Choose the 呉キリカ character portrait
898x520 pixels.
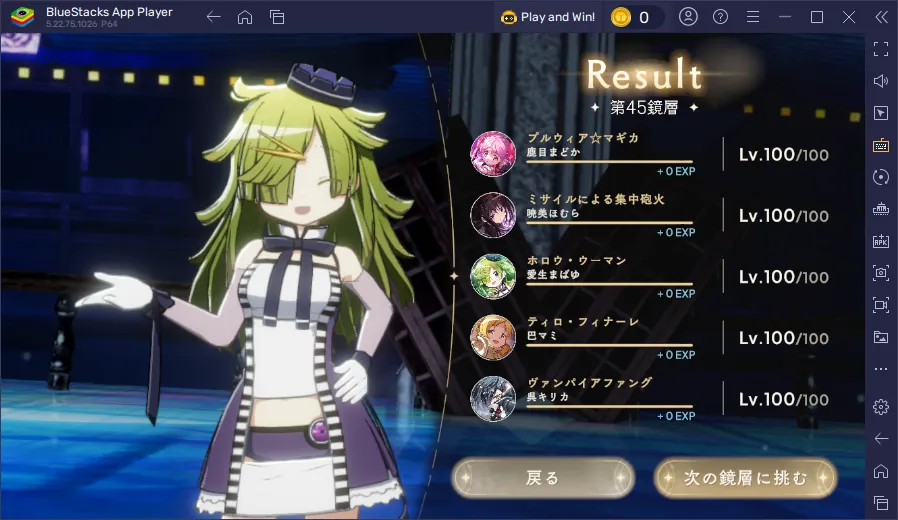[x=493, y=398]
